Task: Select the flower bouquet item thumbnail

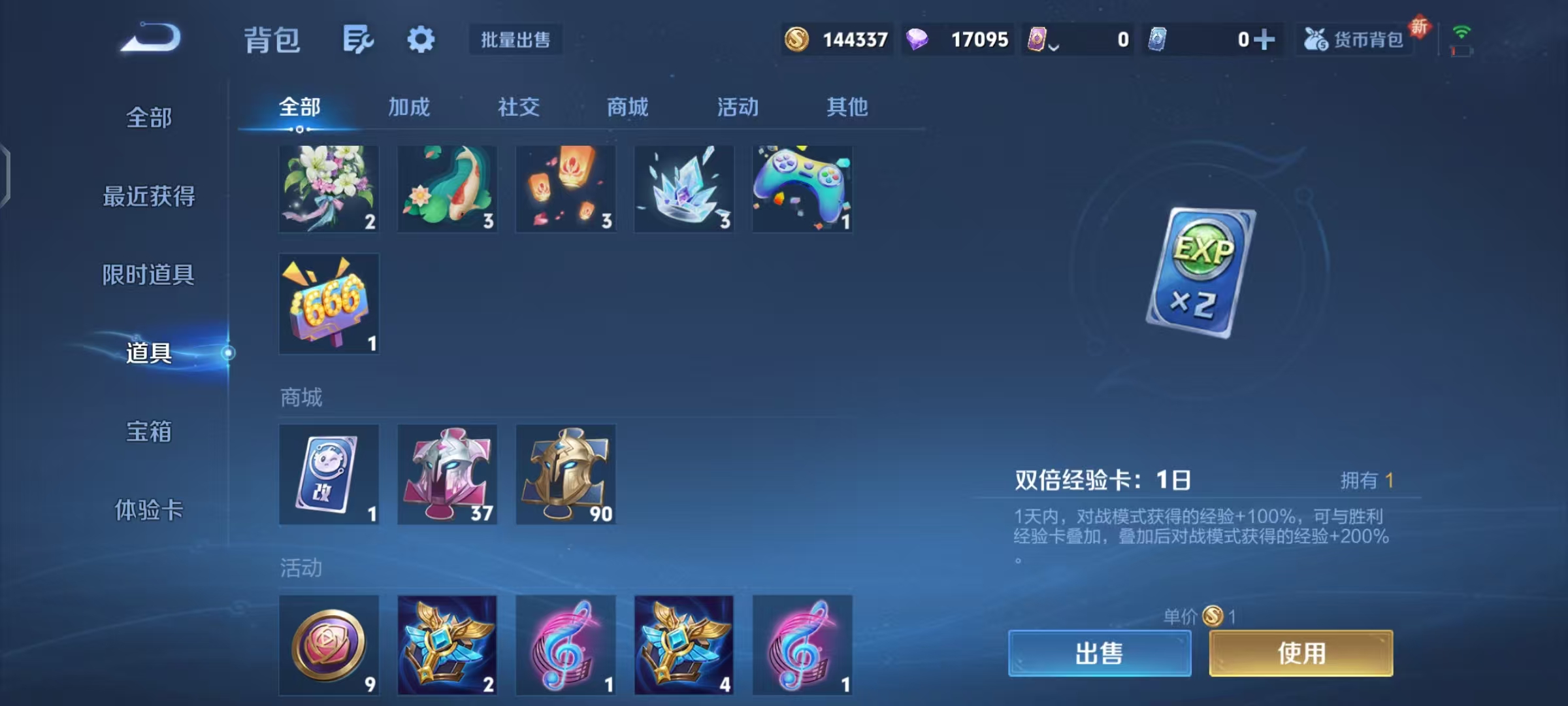Action: tap(329, 189)
